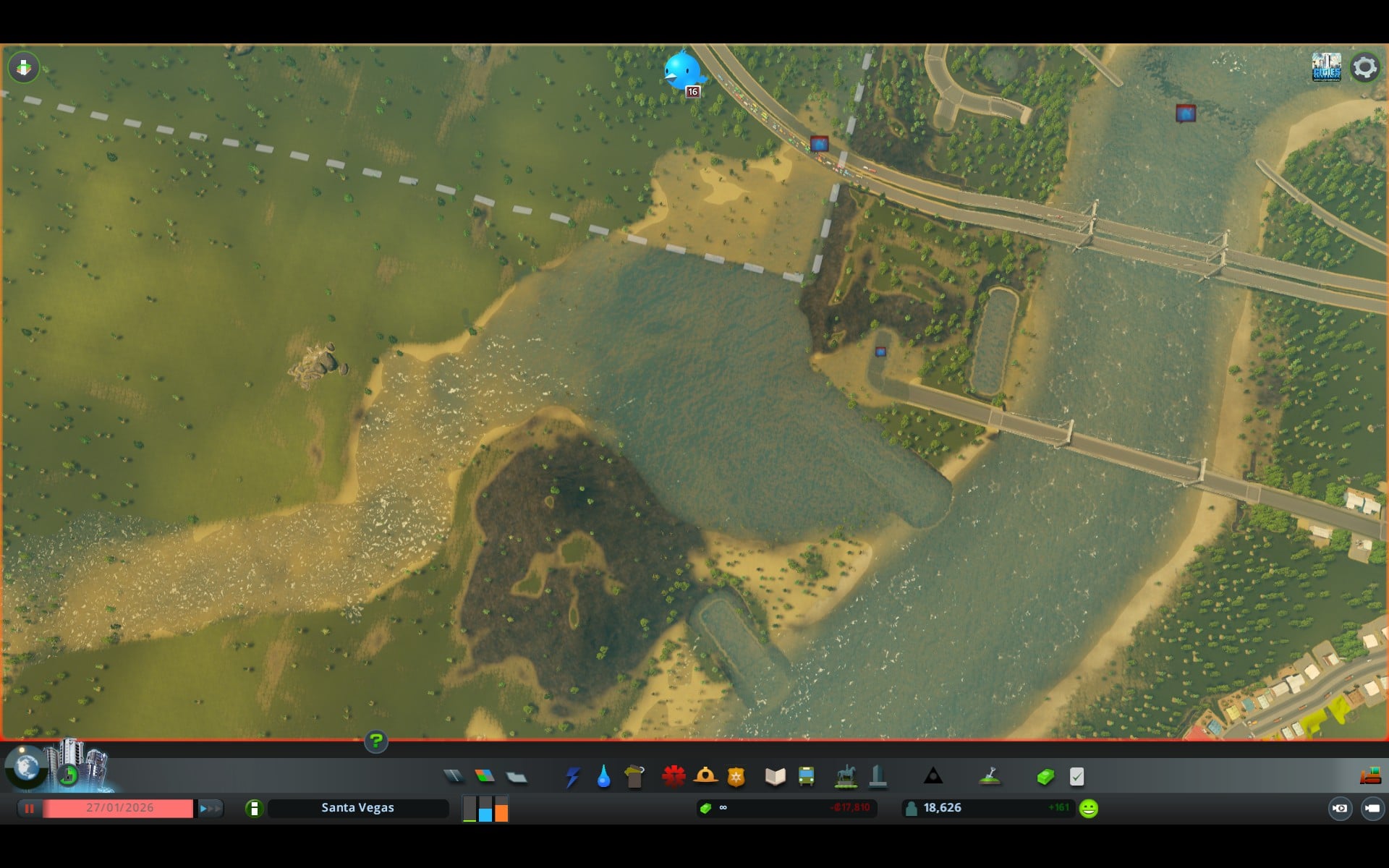Open the Landscaping shovel tool
This screenshot has width=1389, height=868.
[x=990, y=777]
